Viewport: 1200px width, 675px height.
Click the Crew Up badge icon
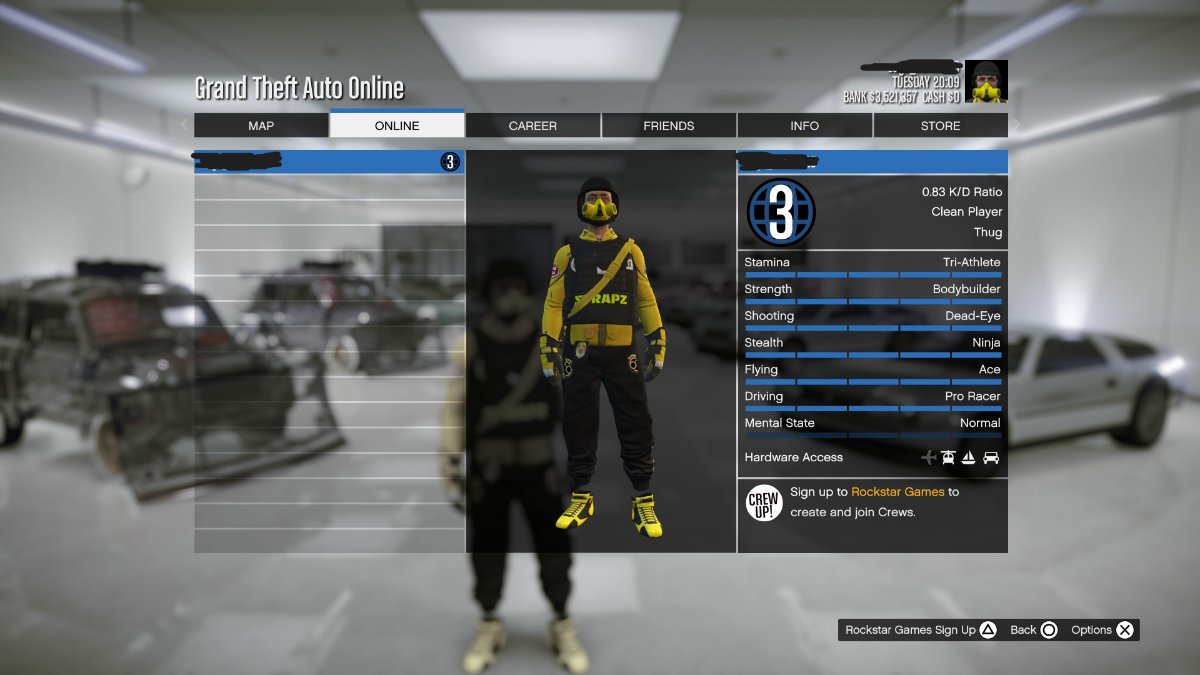[x=764, y=501]
